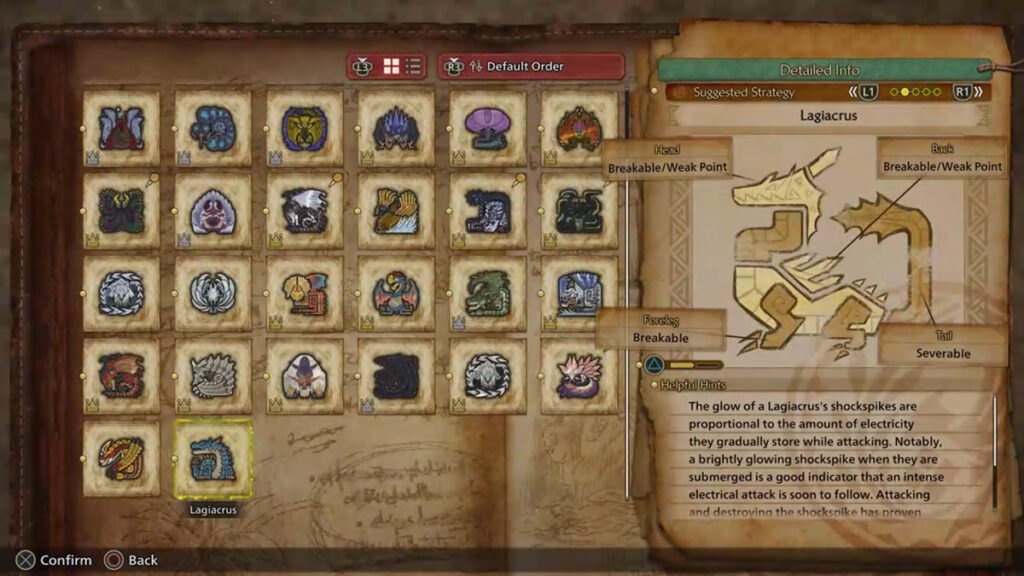This screenshot has height=576, width=1024.
Task: Select the pink Mizutsune monster icon
Action: [x=579, y=376]
